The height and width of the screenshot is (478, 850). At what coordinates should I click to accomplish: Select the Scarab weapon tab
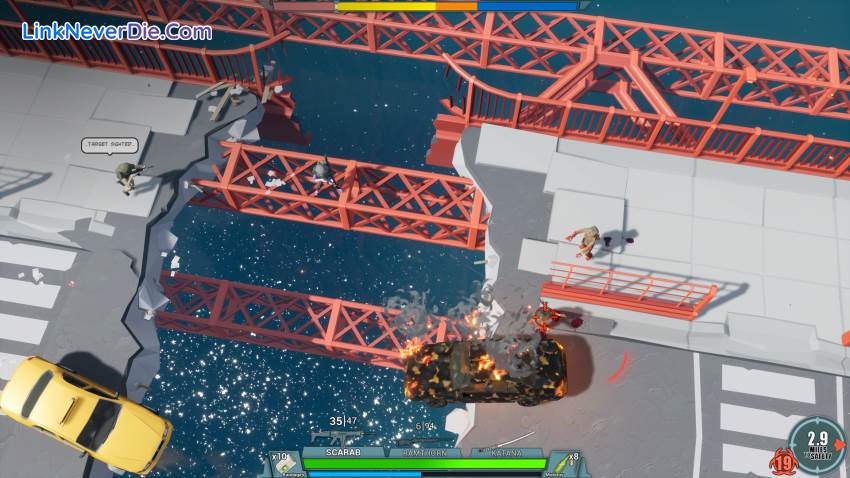(341, 452)
